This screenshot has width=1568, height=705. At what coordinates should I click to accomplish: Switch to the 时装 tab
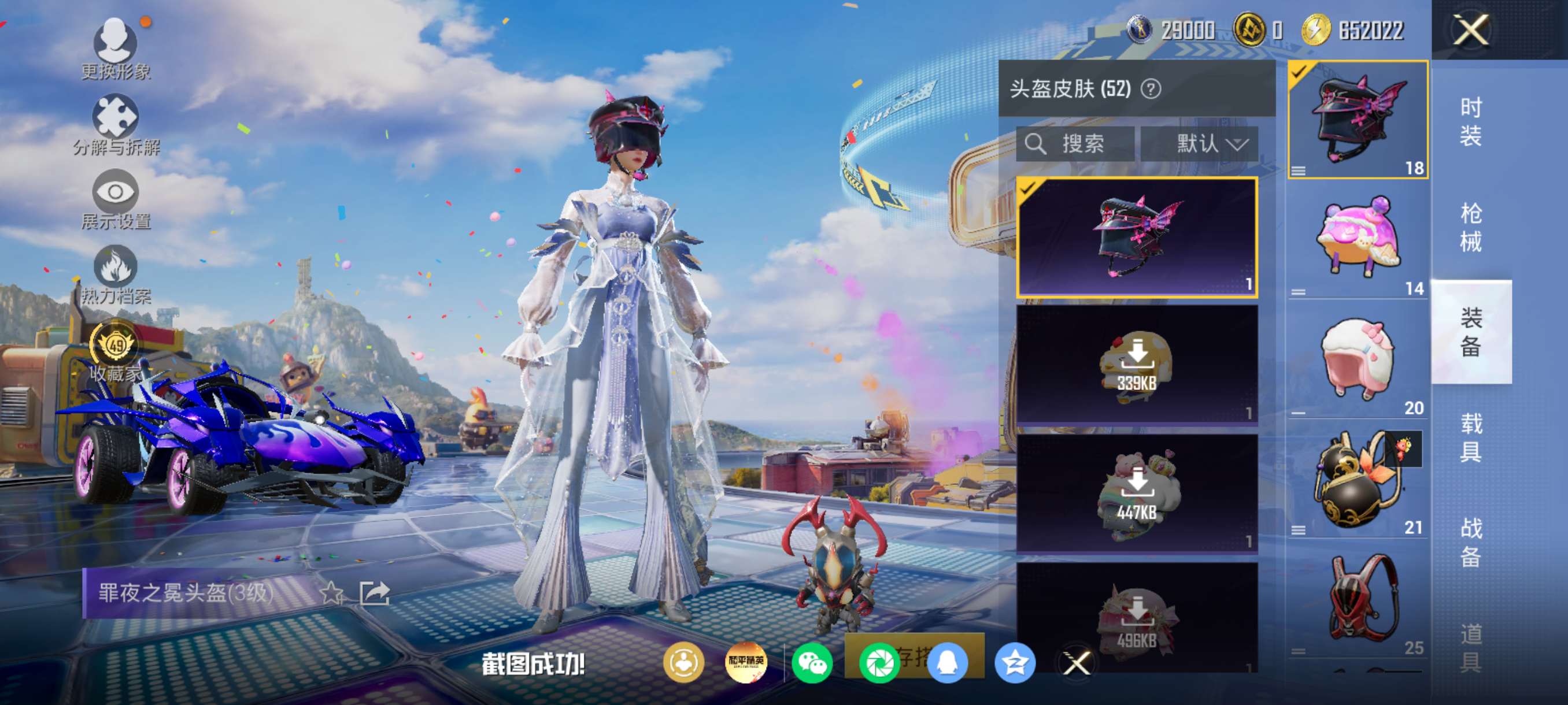1471,122
